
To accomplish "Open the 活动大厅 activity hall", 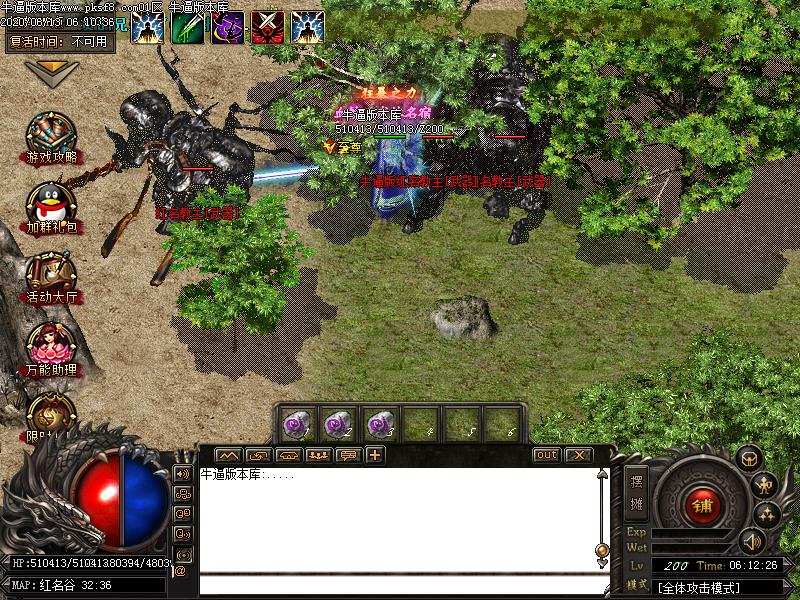I will (x=52, y=274).
